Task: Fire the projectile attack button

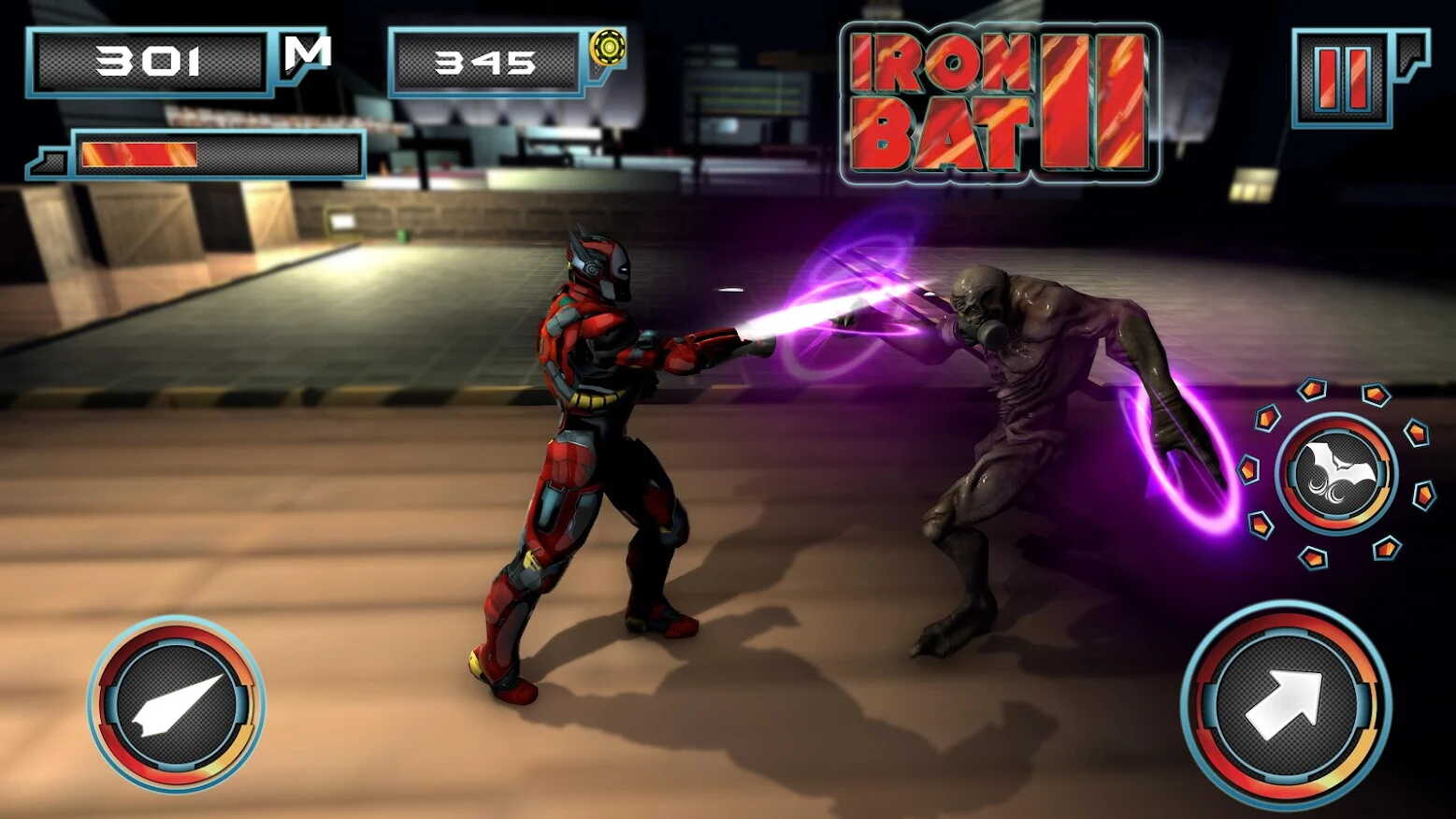Action: (176, 704)
